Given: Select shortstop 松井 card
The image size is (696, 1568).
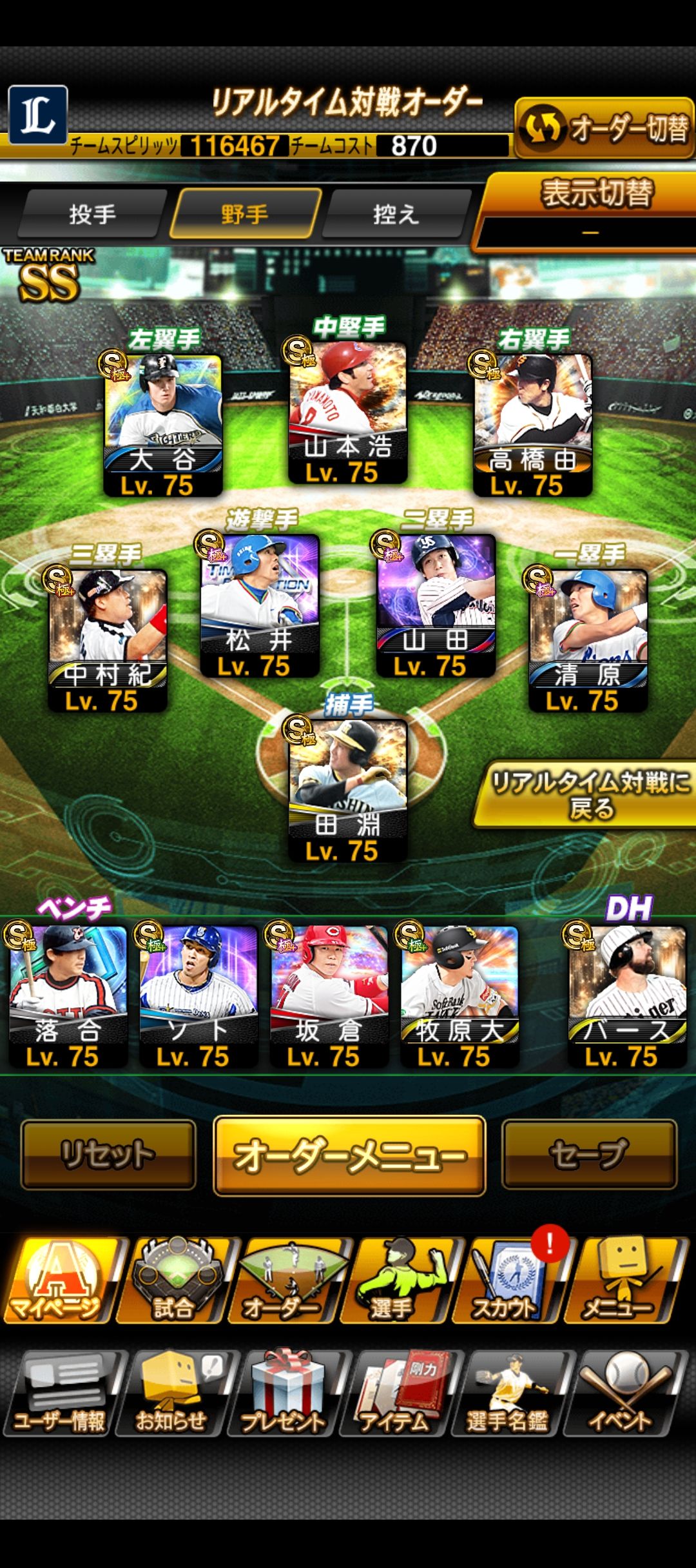Looking at the screenshot, I should click(260, 605).
